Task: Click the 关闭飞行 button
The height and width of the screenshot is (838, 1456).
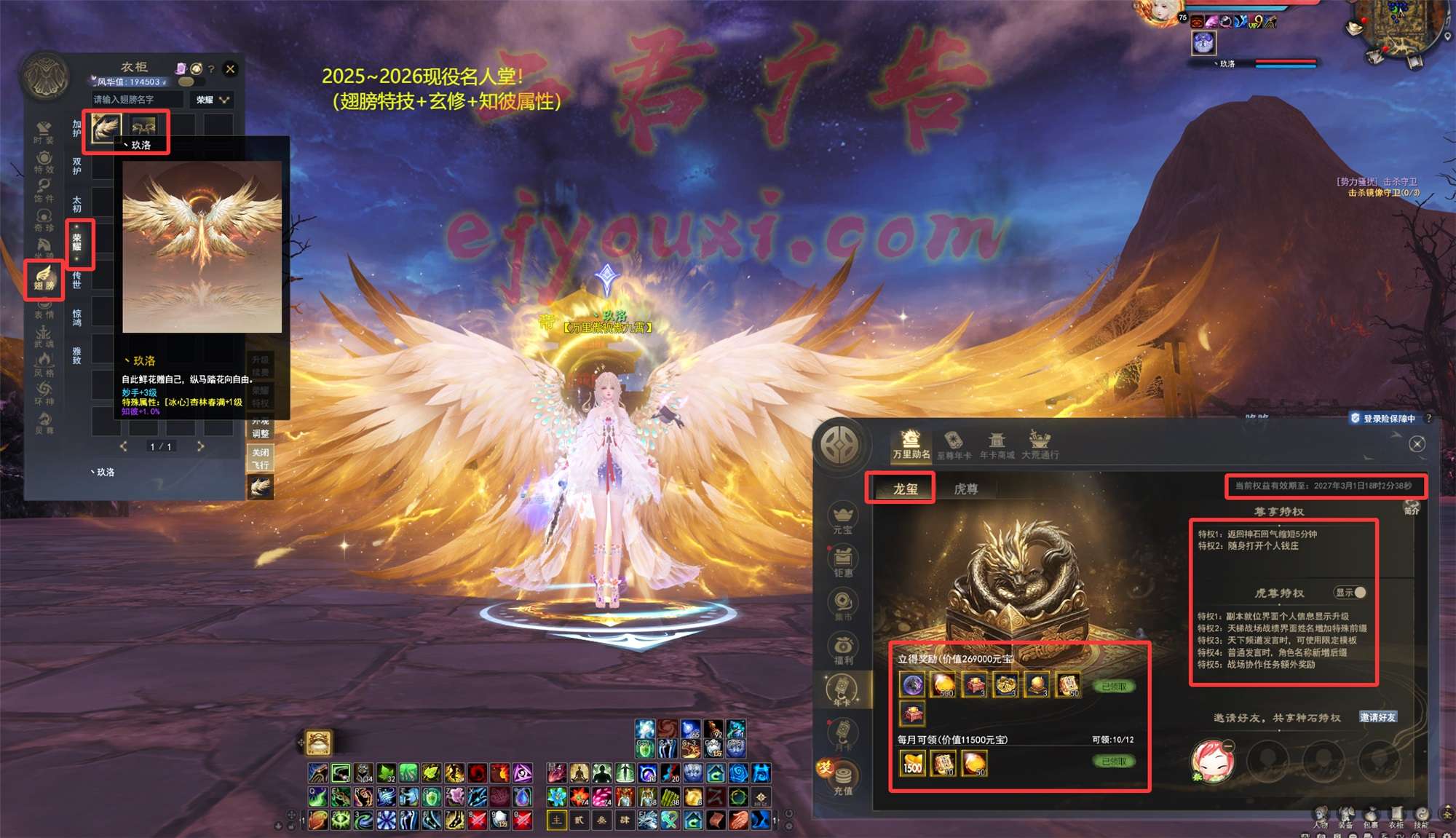Action: [261, 458]
